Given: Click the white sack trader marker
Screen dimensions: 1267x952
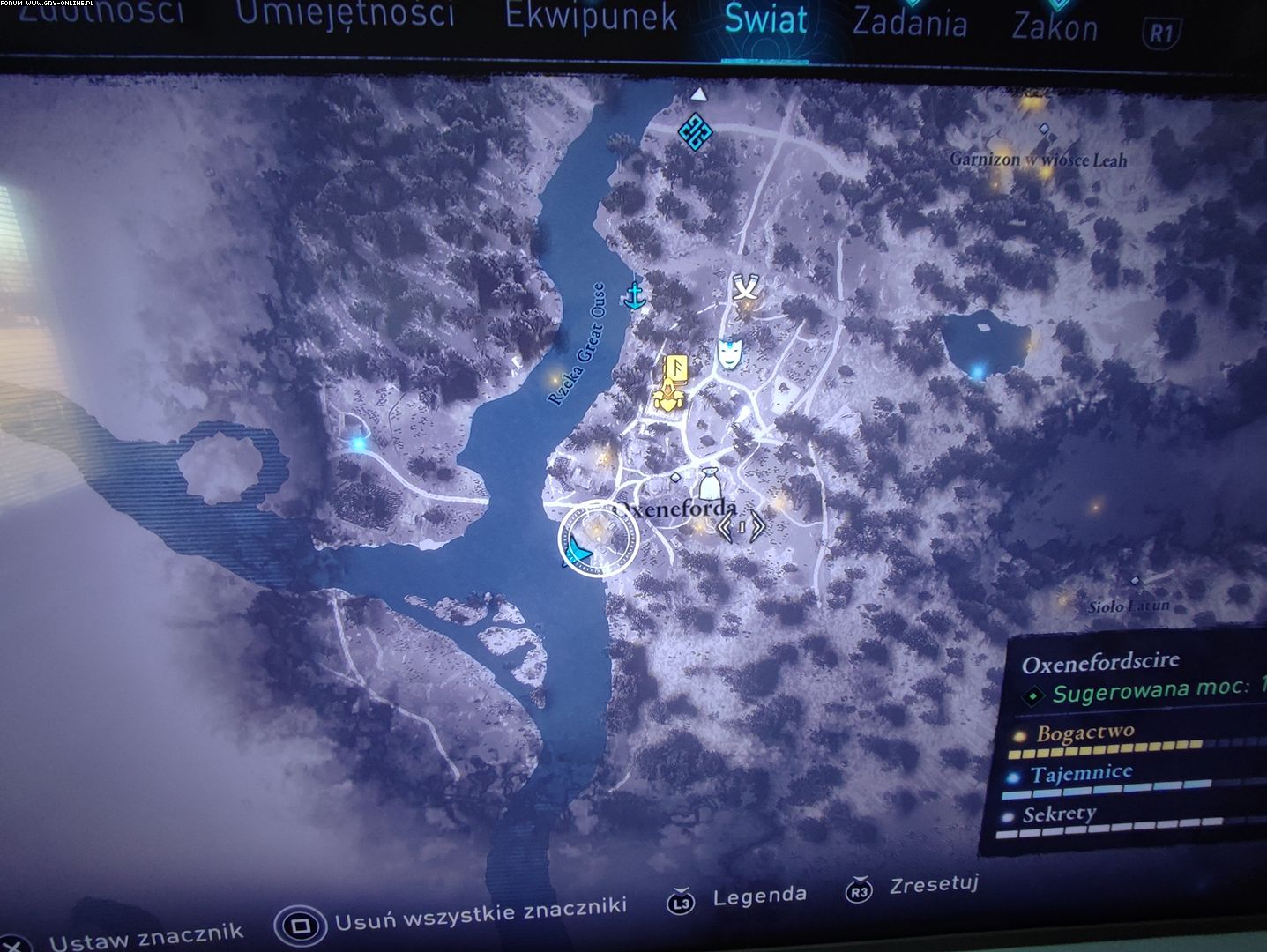Looking at the screenshot, I should 711,484.
